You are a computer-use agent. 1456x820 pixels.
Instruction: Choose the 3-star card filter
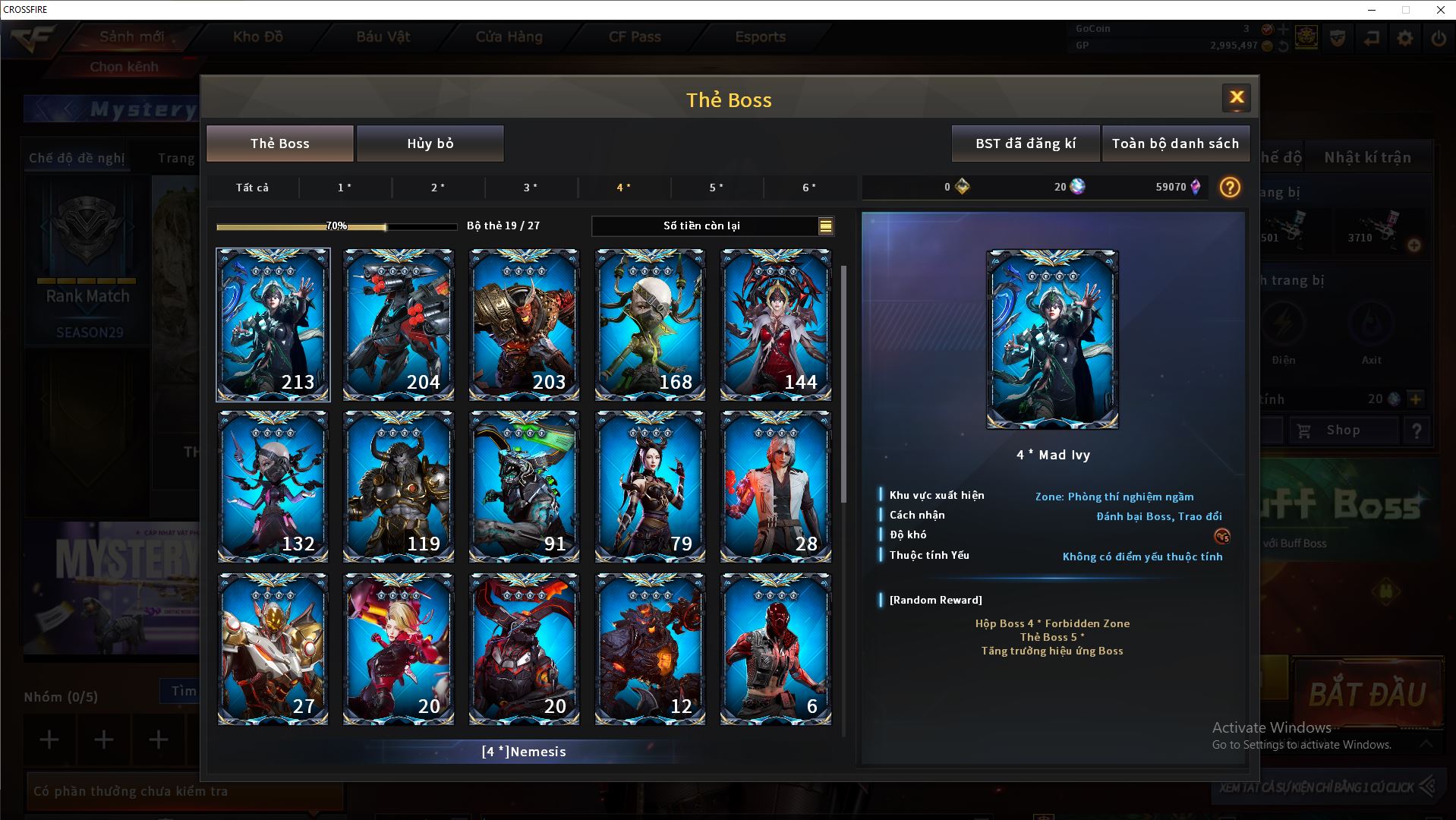pos(531,188)
